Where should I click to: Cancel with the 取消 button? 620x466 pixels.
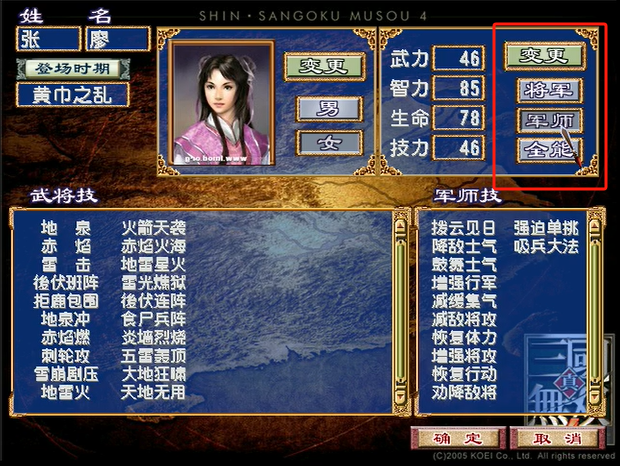coord(555,438)
